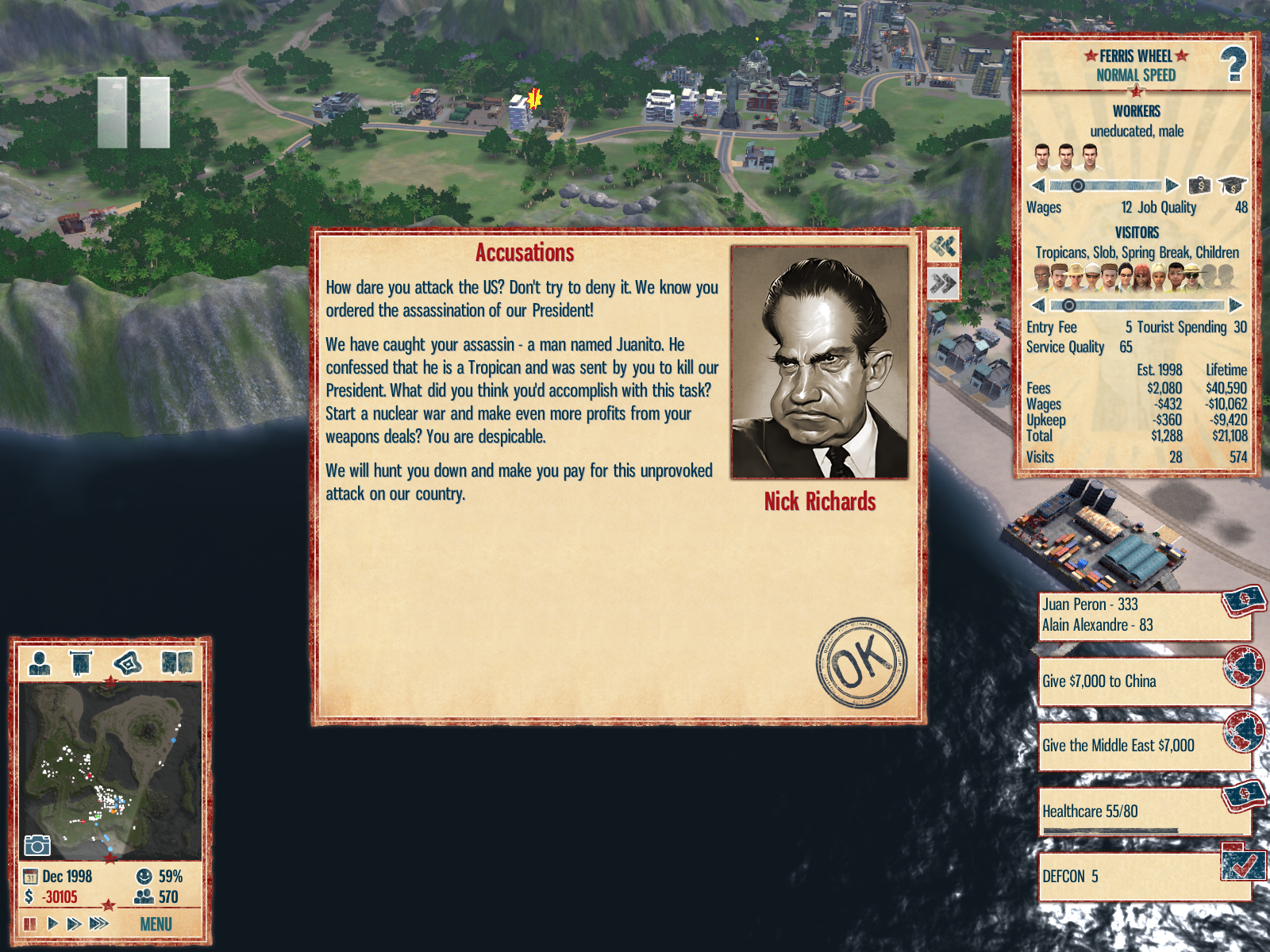The image size is (1270, 952).
Task: Click the camera icon on the minimap
Action: click(x=37, y=846)
